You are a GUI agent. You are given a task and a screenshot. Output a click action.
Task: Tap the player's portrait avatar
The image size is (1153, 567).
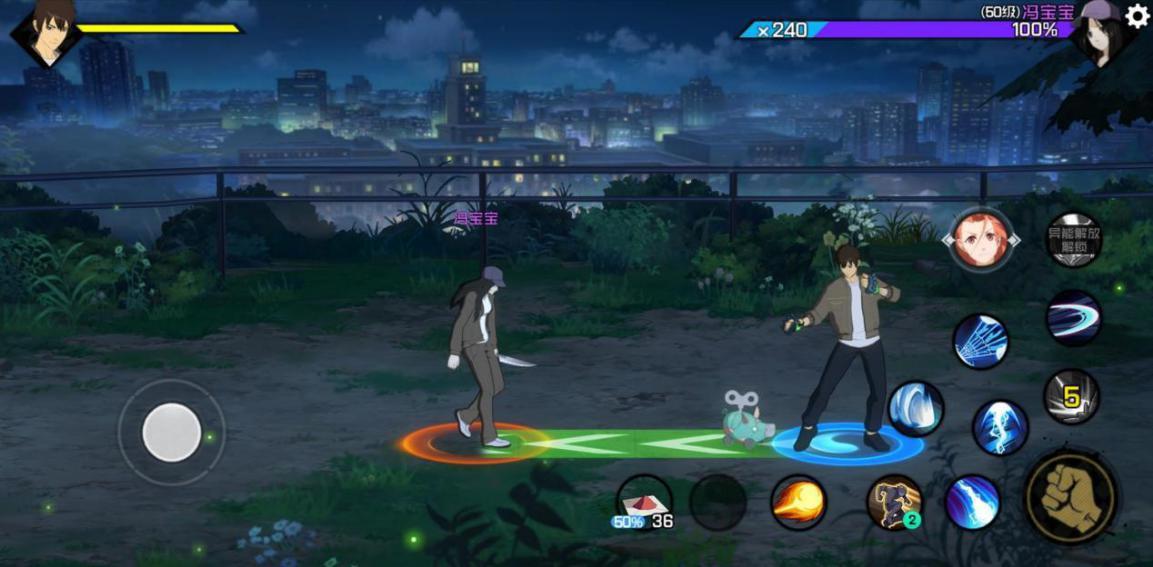[46, 30]
